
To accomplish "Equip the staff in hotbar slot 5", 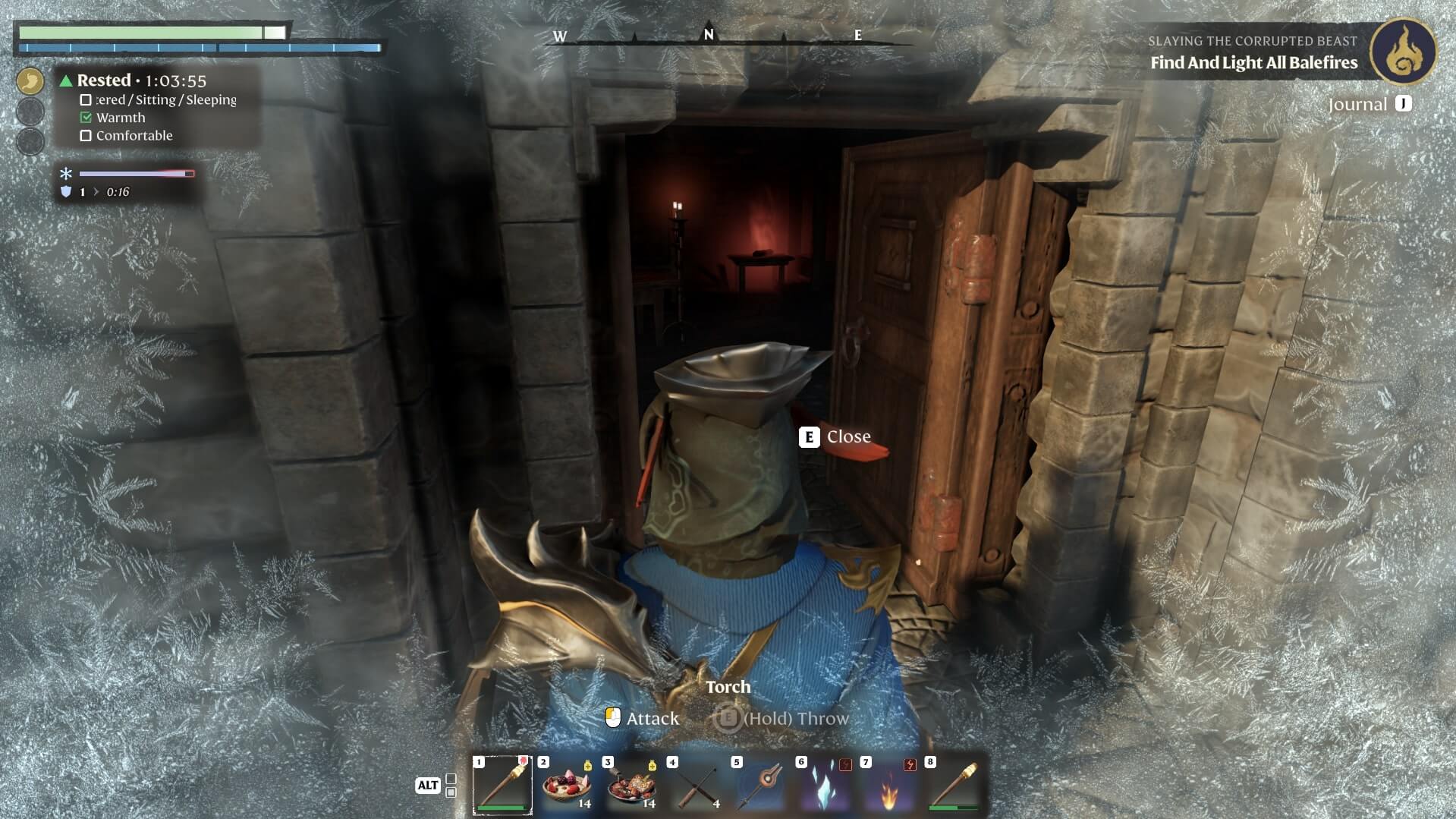I will [760, 785].
